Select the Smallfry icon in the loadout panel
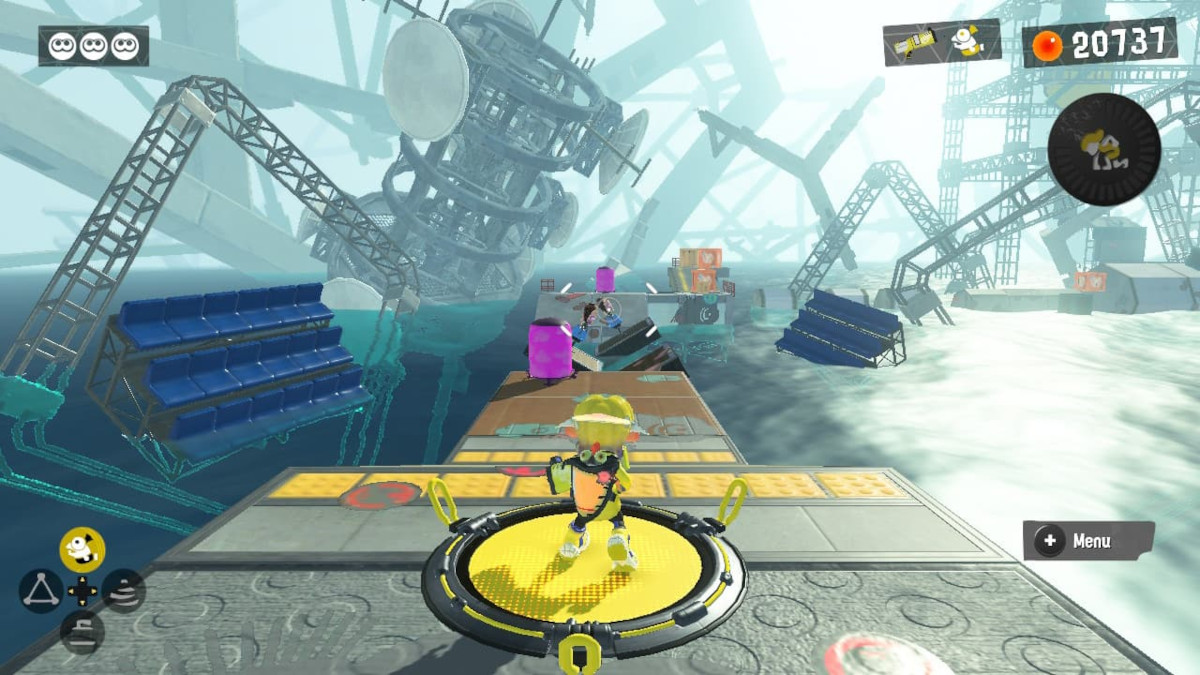Screen dimensions: 1200x675 pos(966,40)
